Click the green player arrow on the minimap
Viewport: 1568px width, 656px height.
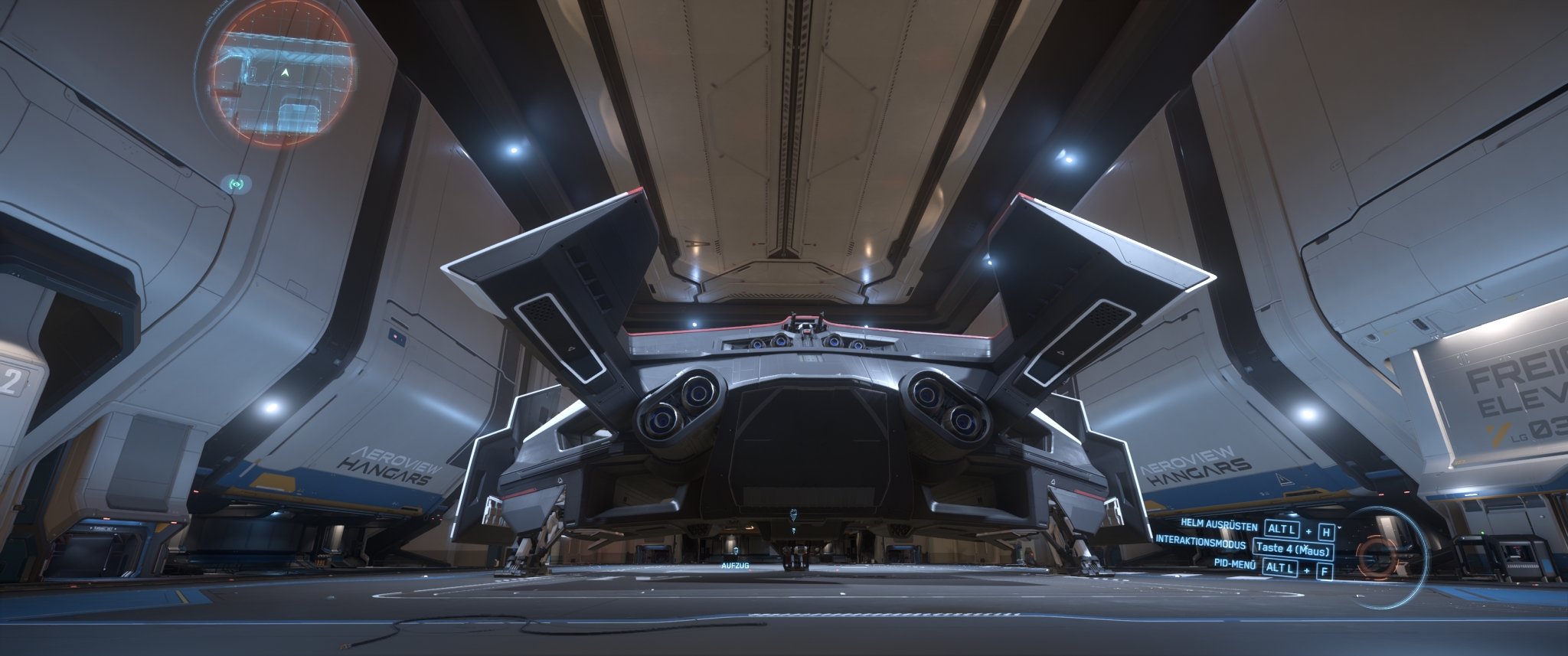coord(286,72)
